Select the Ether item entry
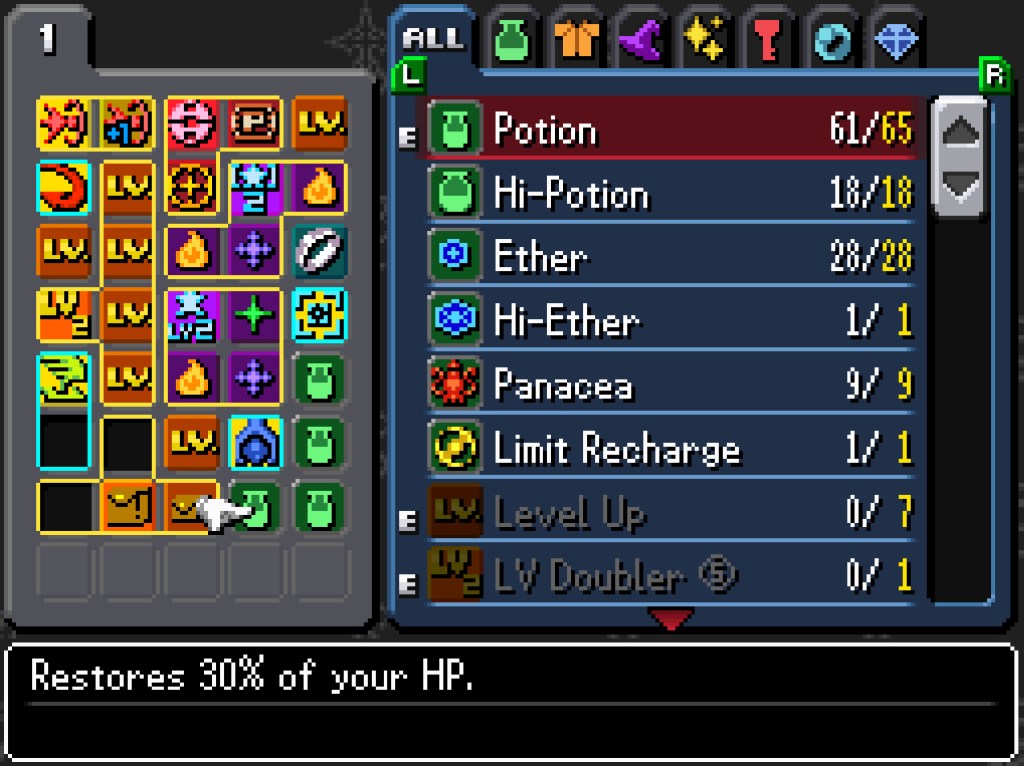Screen dimensions: 1024x766 point(668,257)
